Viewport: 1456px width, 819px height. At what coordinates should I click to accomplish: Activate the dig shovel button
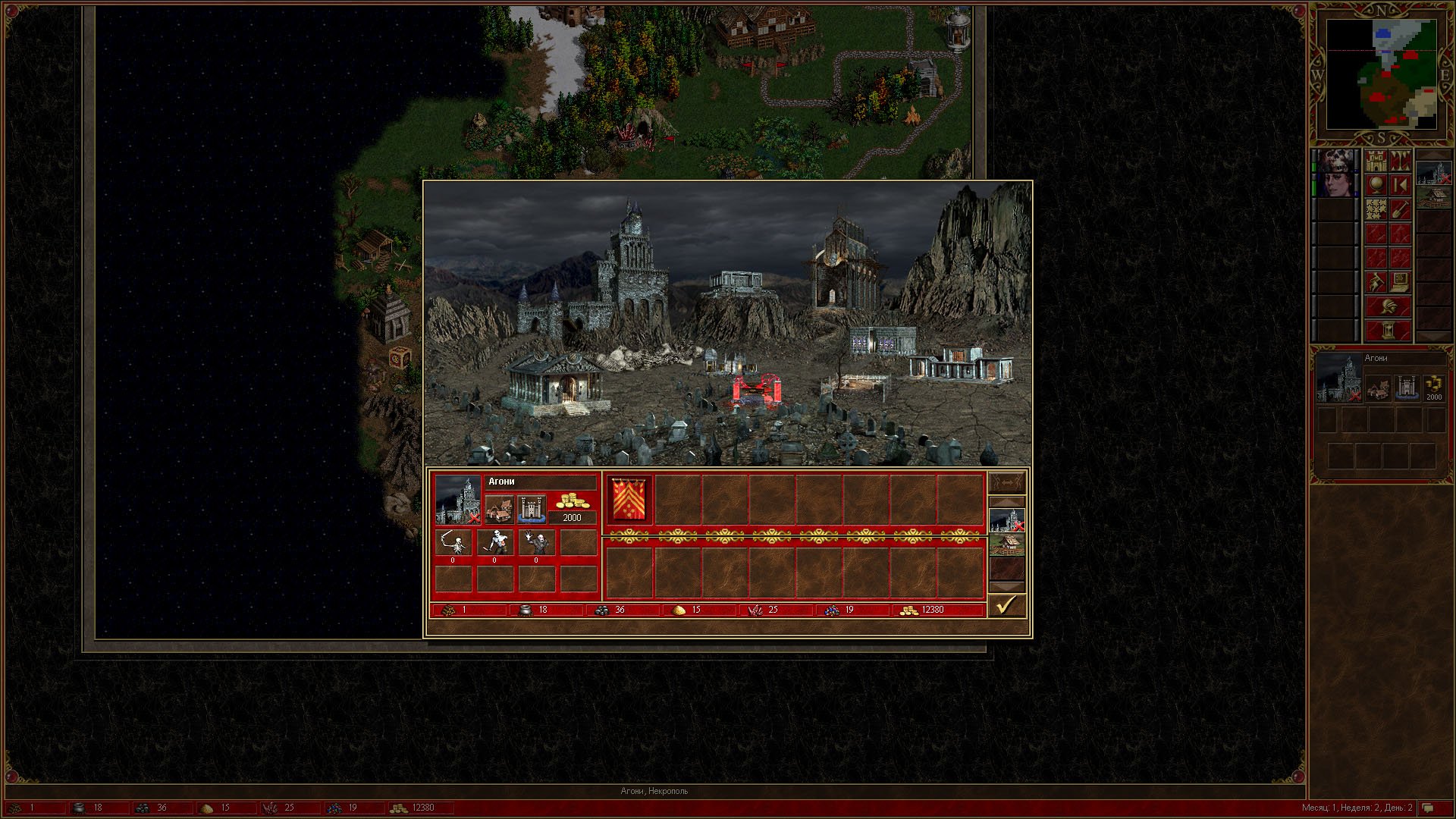coord(1400,210)
